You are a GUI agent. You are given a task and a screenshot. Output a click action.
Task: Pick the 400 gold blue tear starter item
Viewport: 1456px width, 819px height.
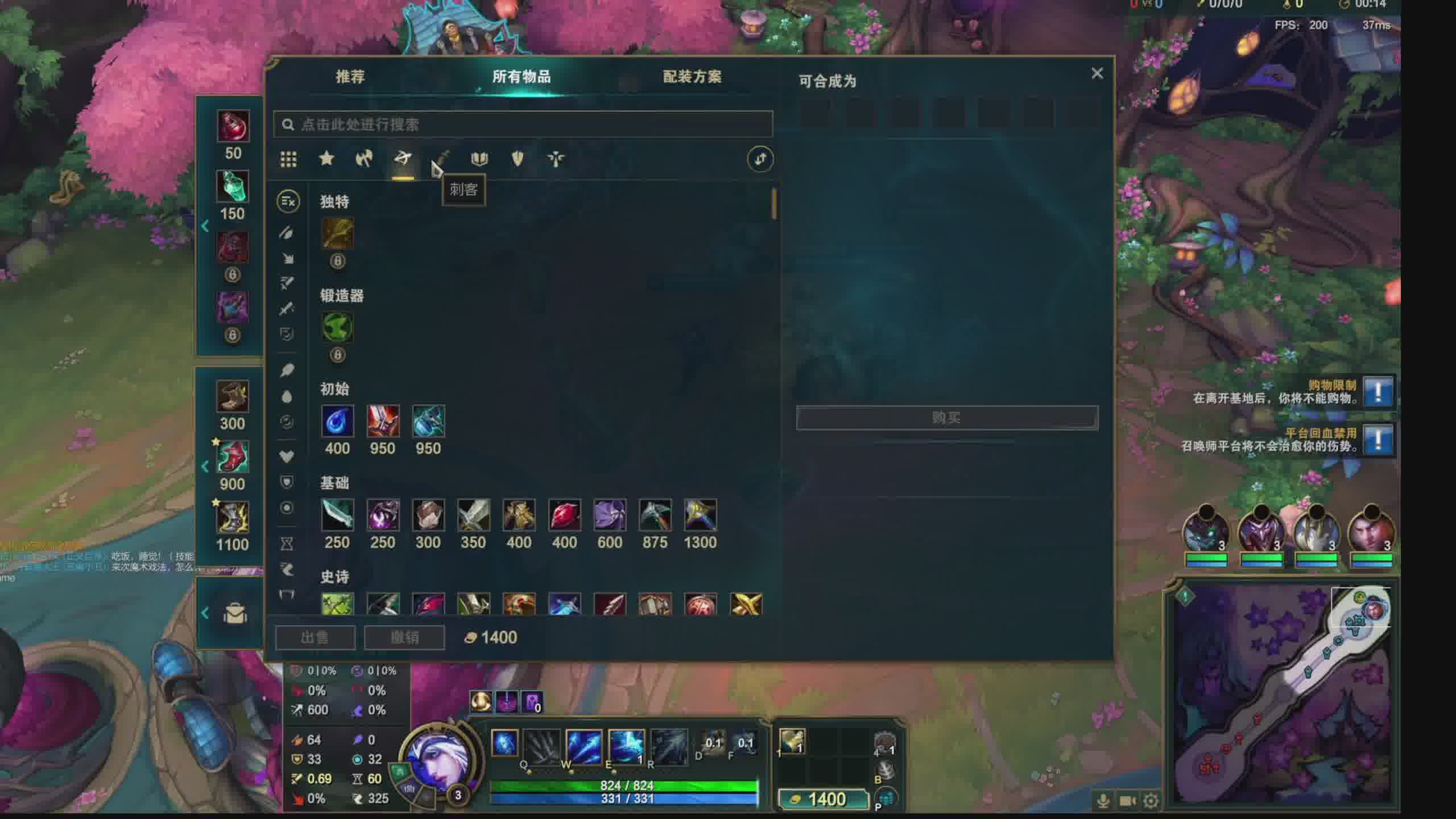coord(337,421)
